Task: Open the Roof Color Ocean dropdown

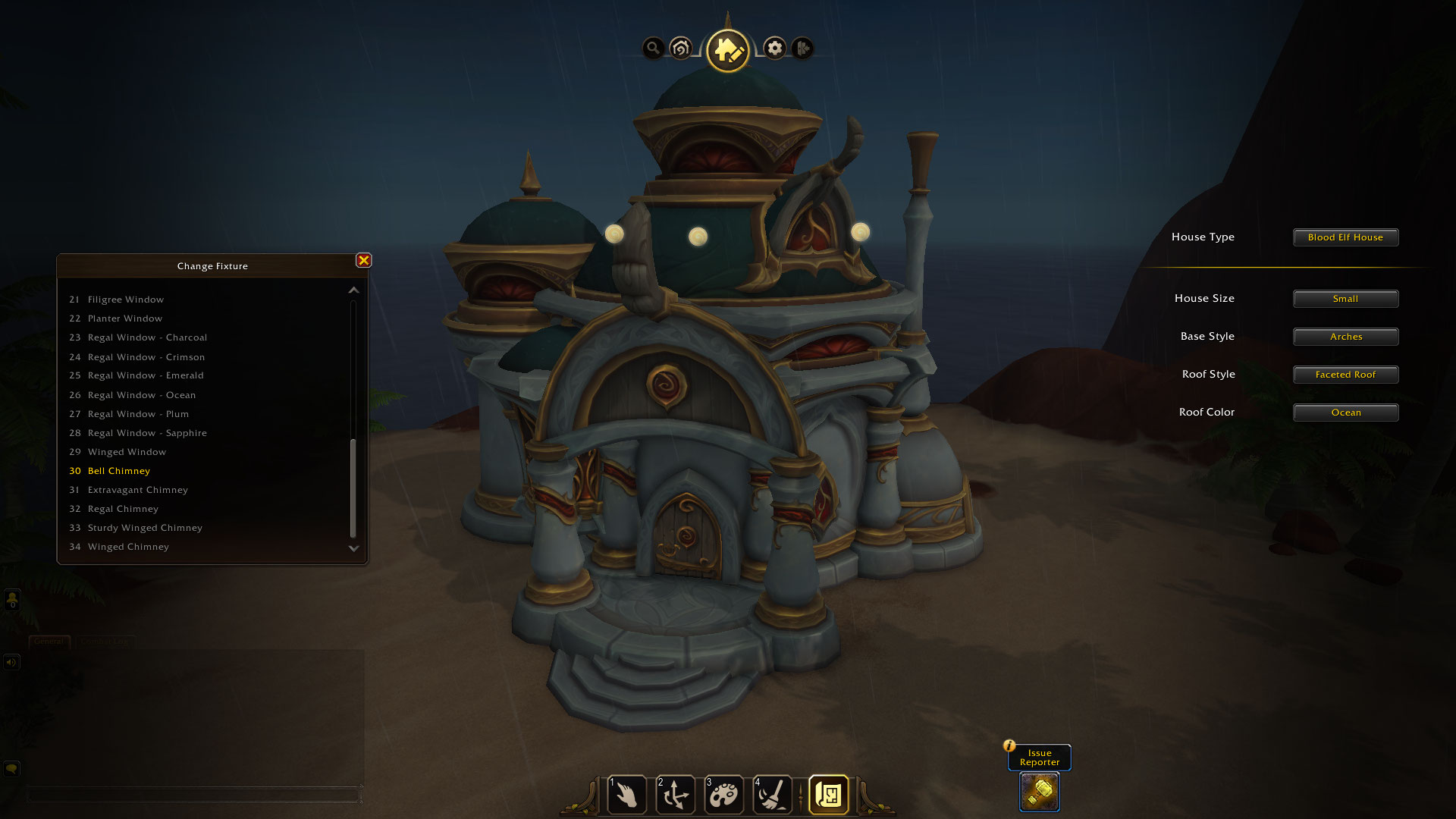Action: tap(1345, 413)
